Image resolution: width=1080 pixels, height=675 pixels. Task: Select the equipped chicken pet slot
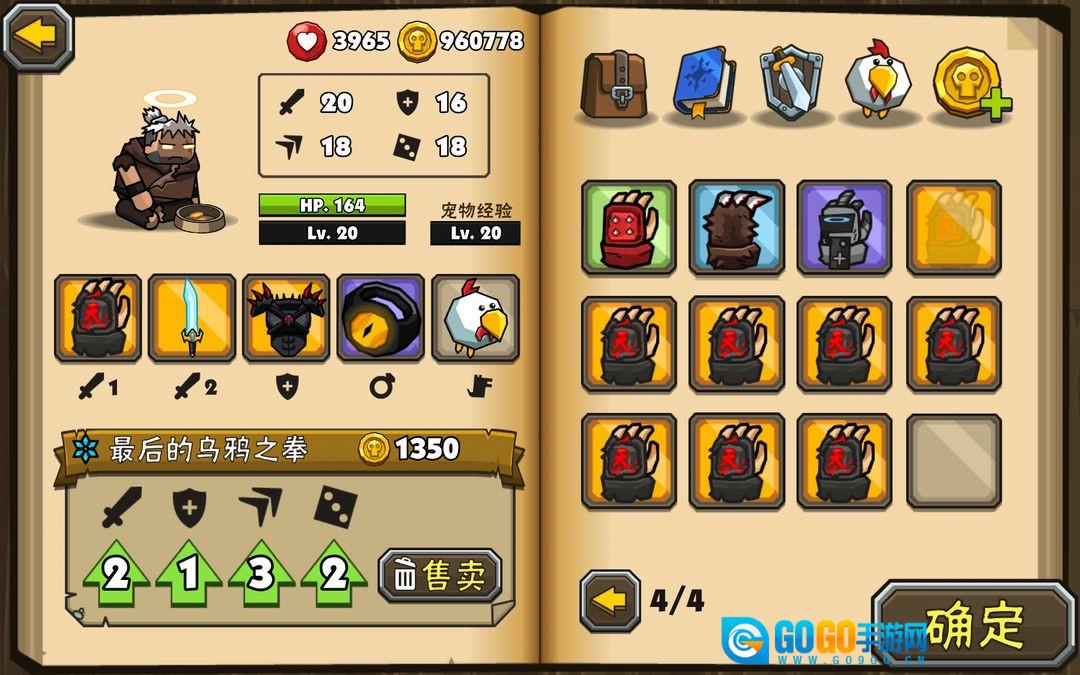[475, 318]
